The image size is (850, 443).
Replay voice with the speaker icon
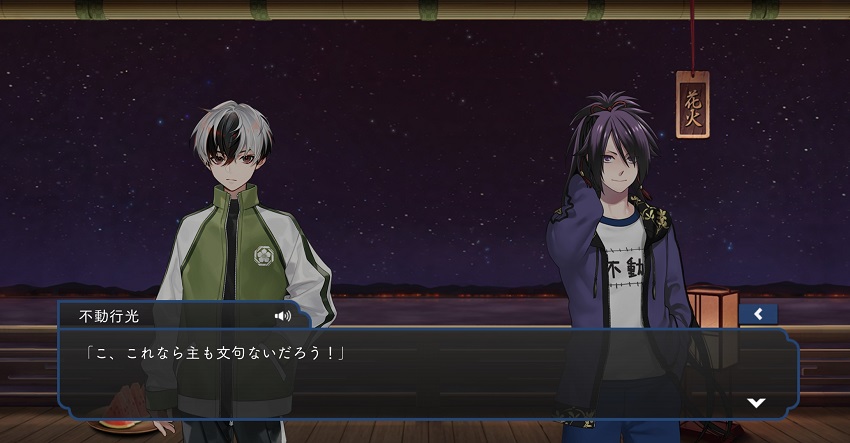283,316
